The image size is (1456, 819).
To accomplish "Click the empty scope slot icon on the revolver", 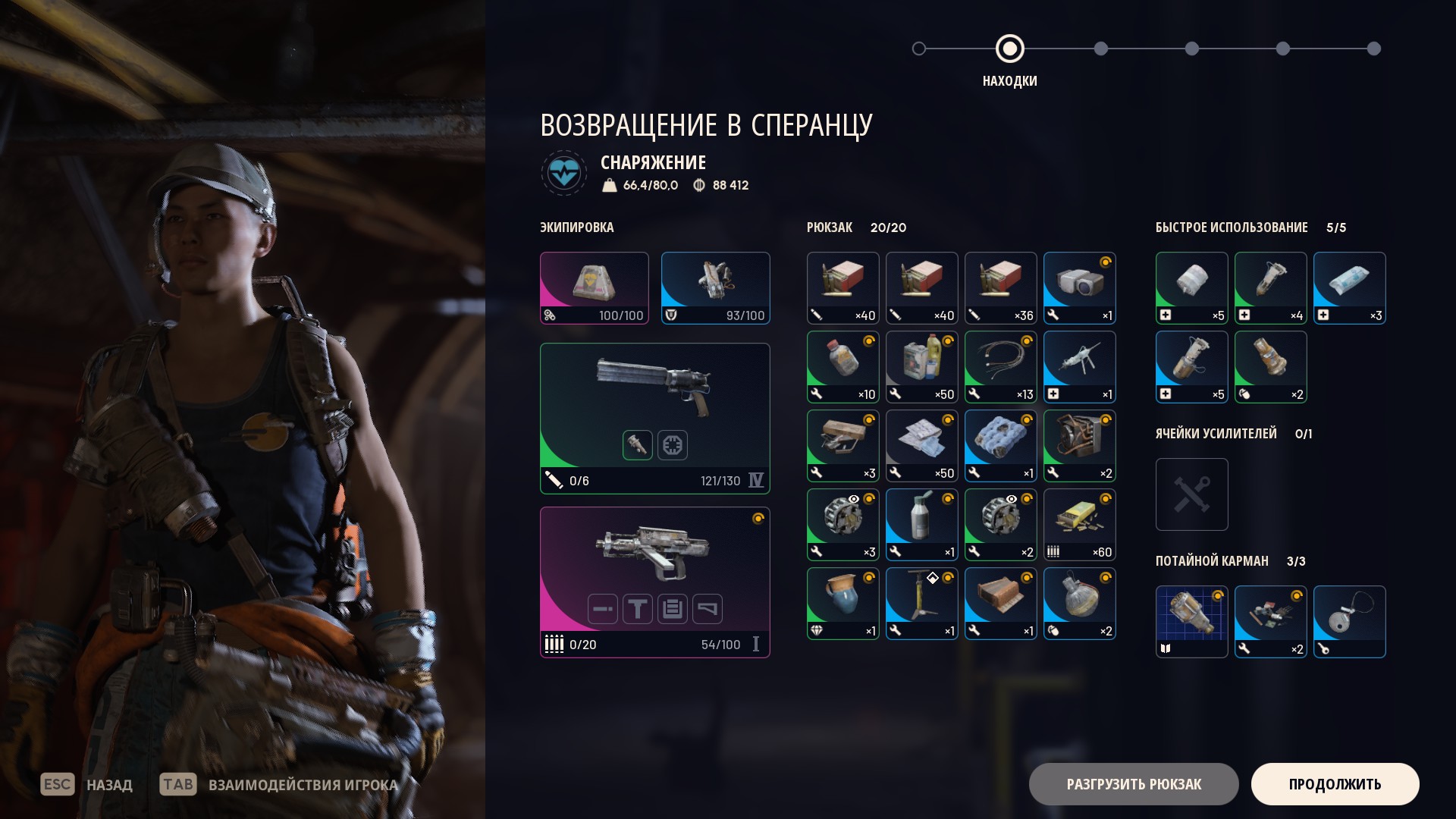I will [x=673, y=445].
